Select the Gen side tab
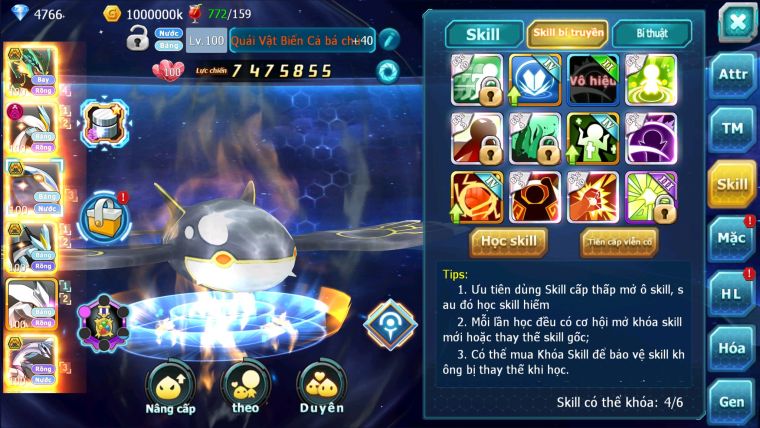Image resolution: width=760 pixels, height=428 pixels. point(732,400)
